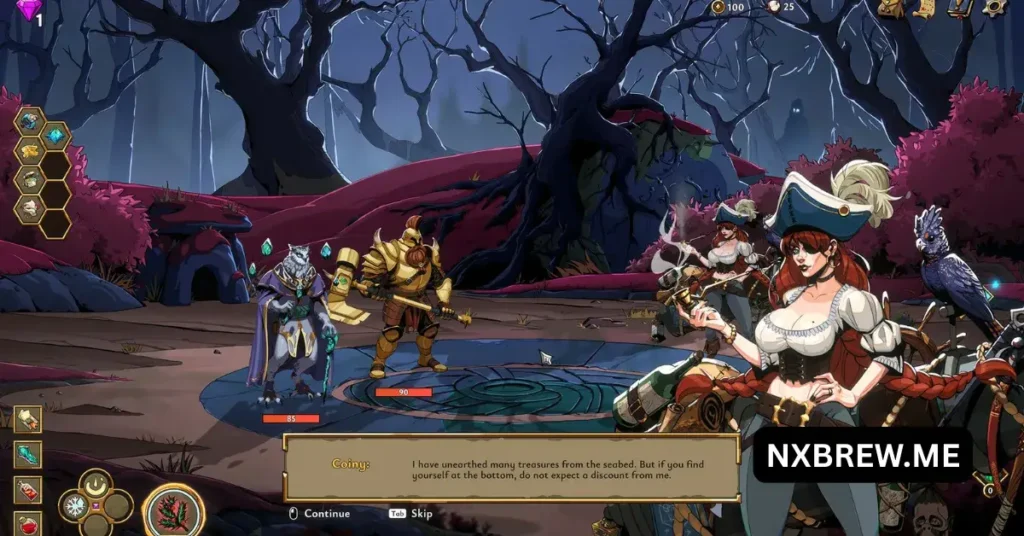1024x536 pixels.
Task: Select the yellow gold hexagon slot
Action: point(29,151)
